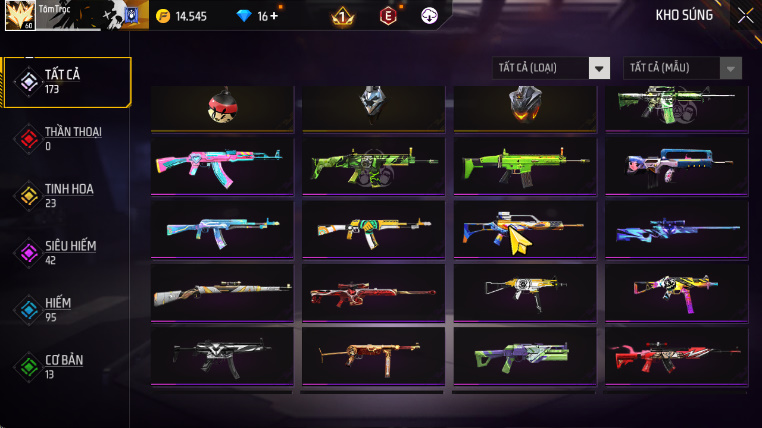
Task: Select the pink and blue AK skin
Action: (x=222, y=164)
